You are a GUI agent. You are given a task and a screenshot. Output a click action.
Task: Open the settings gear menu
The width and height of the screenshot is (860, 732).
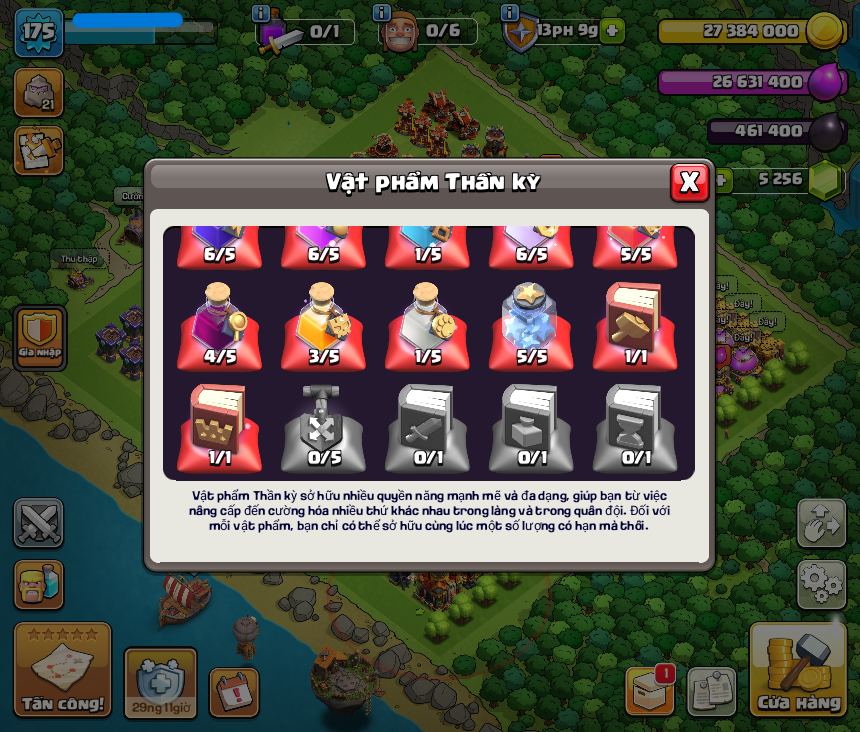pyautogui.click(x=821, y=584)
